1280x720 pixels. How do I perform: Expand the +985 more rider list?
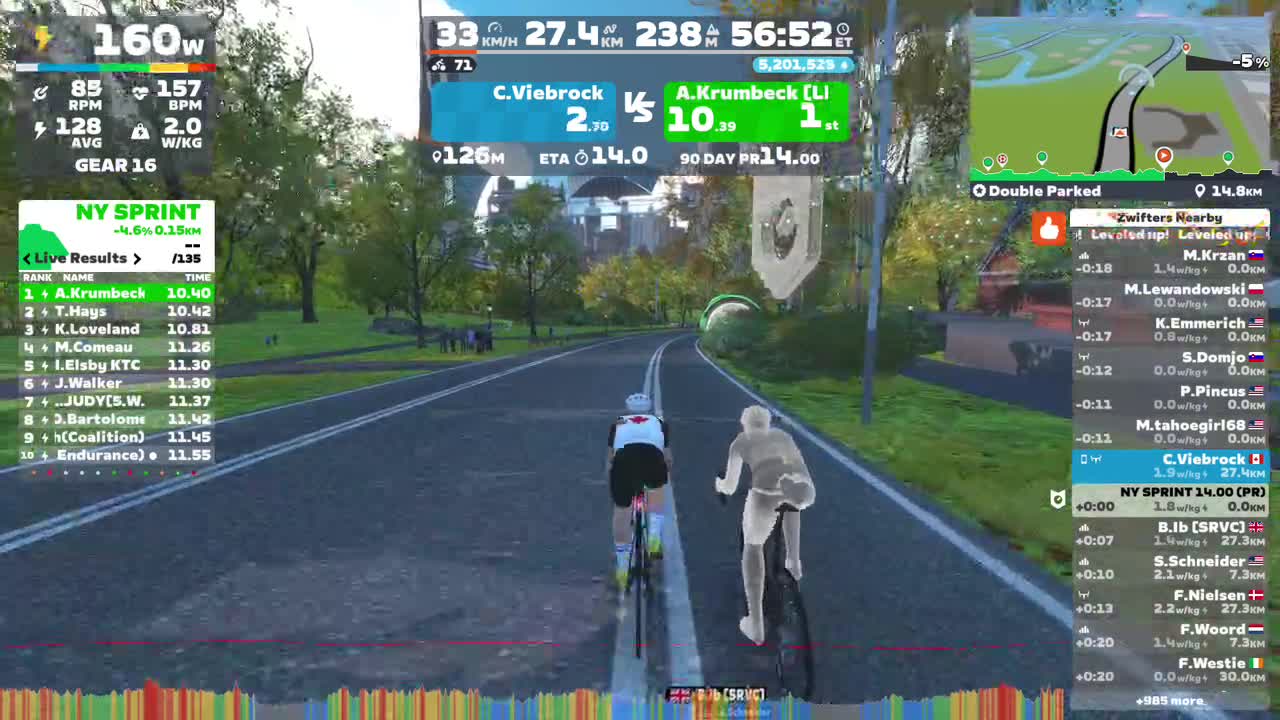(1171, 701)
